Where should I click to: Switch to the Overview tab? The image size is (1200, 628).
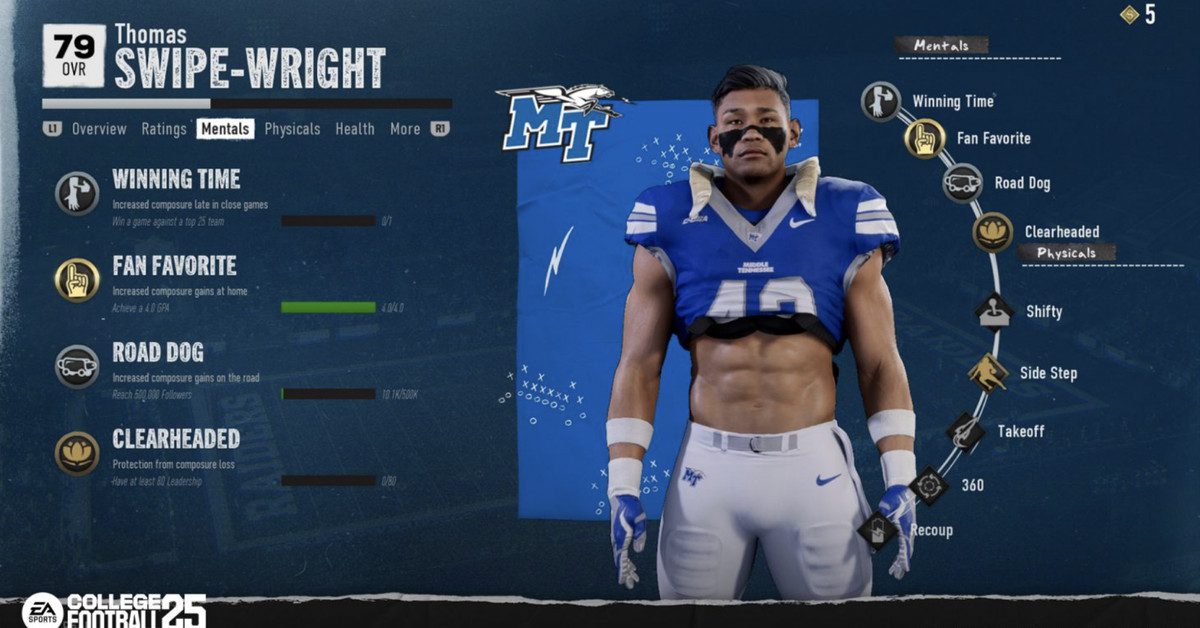click(x=99, y=129)
